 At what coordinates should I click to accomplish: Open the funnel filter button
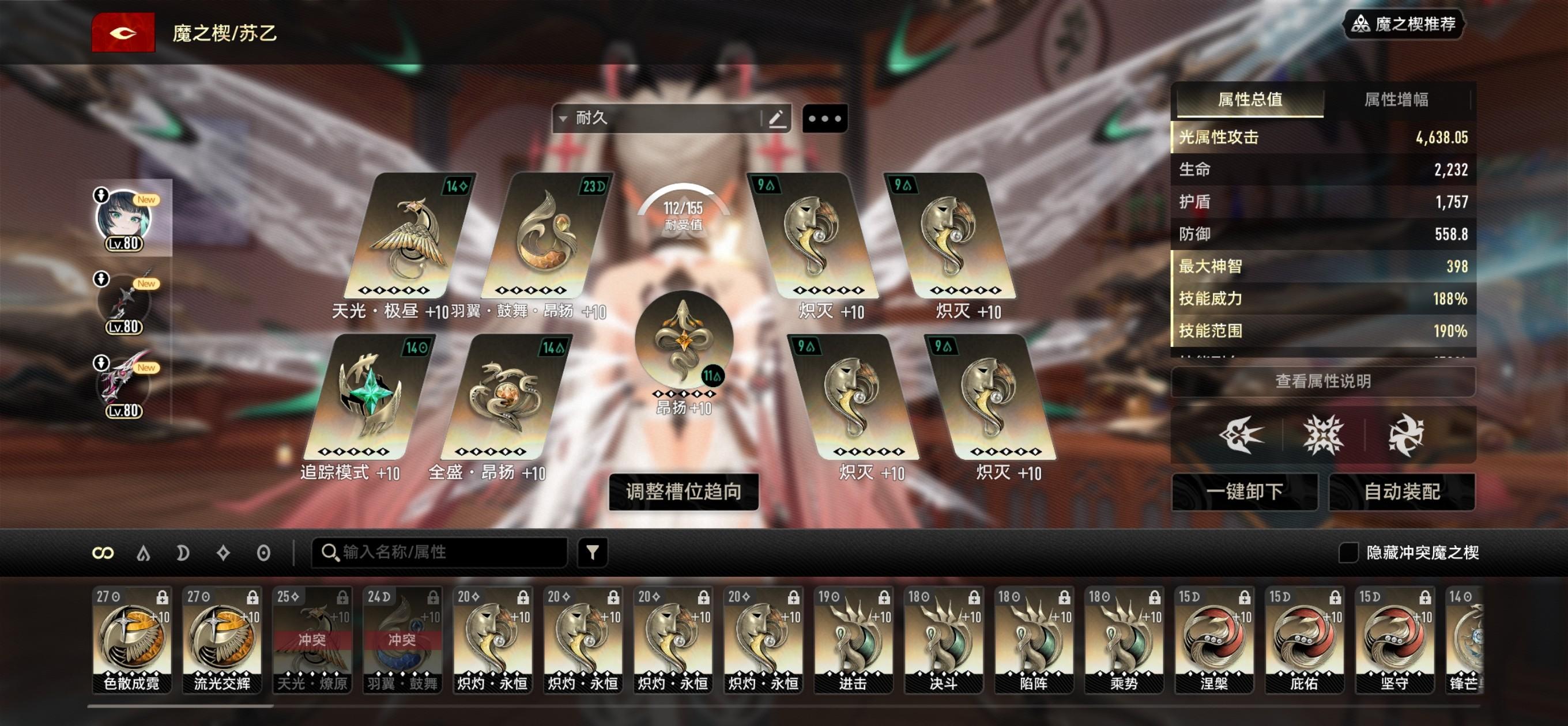[592, 552]
